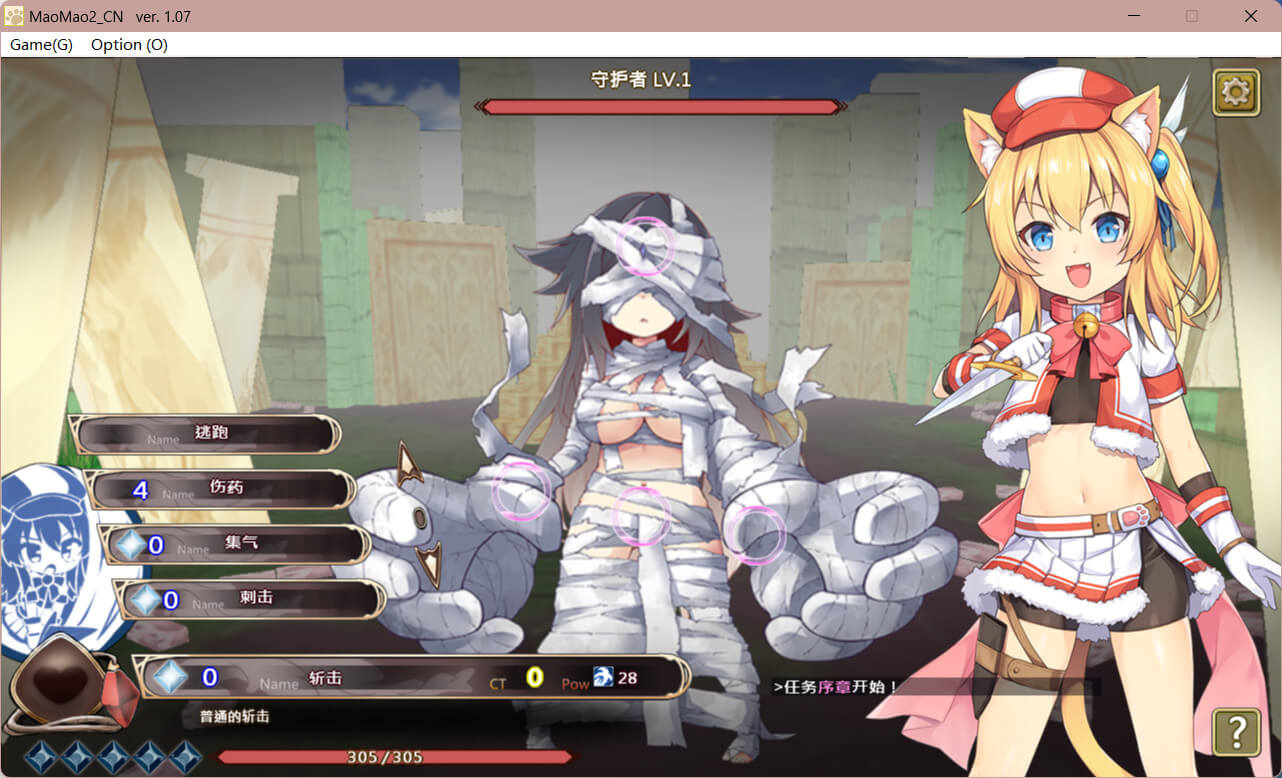Close the MaoMao2_CN window
This screenshot has width=1282, height=778.
tap(1250, 16)
